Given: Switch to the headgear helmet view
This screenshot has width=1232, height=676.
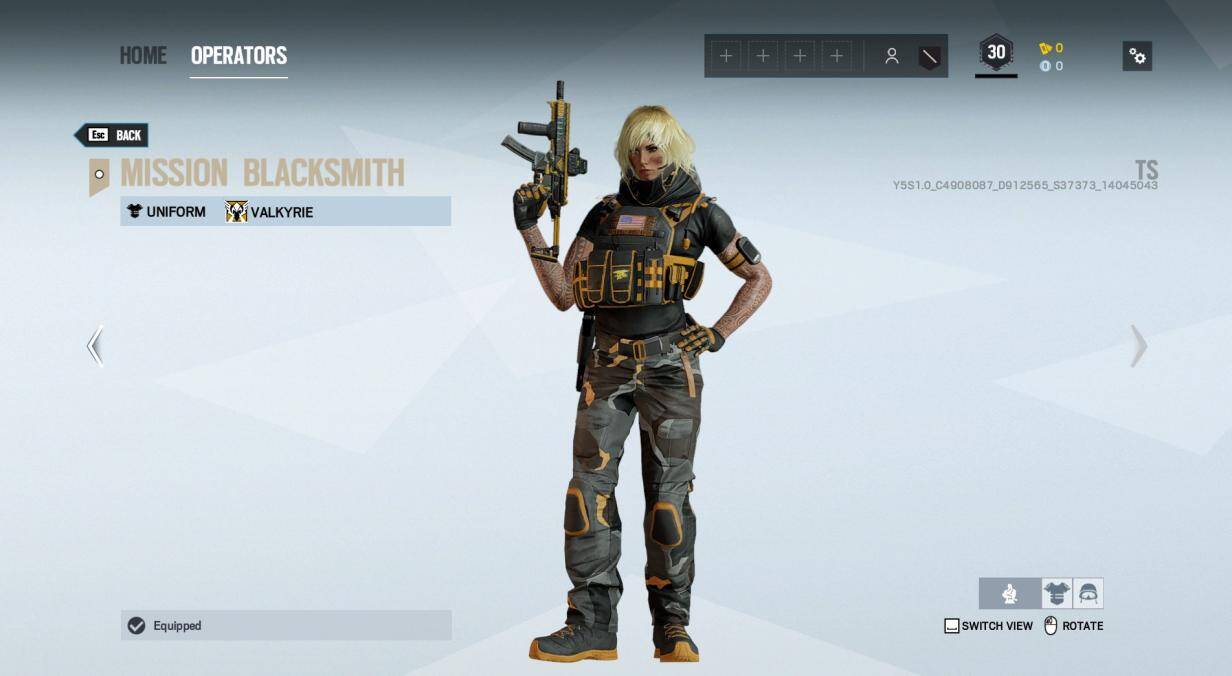Looking at the screenshot, I should coord(1088,594).
